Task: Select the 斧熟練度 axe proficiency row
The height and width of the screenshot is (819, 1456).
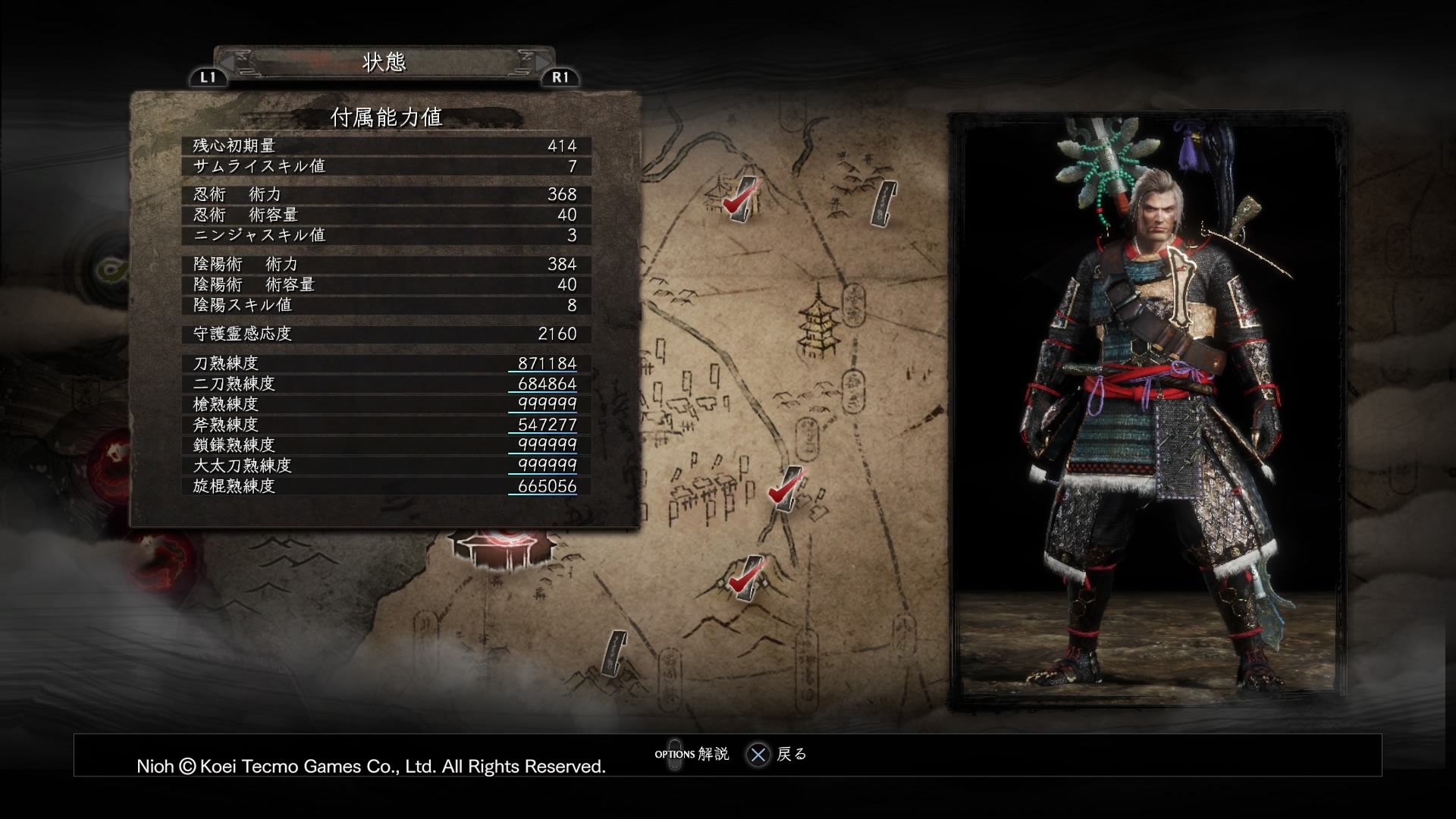Action: pyautogui.click(x=385, y=425)
